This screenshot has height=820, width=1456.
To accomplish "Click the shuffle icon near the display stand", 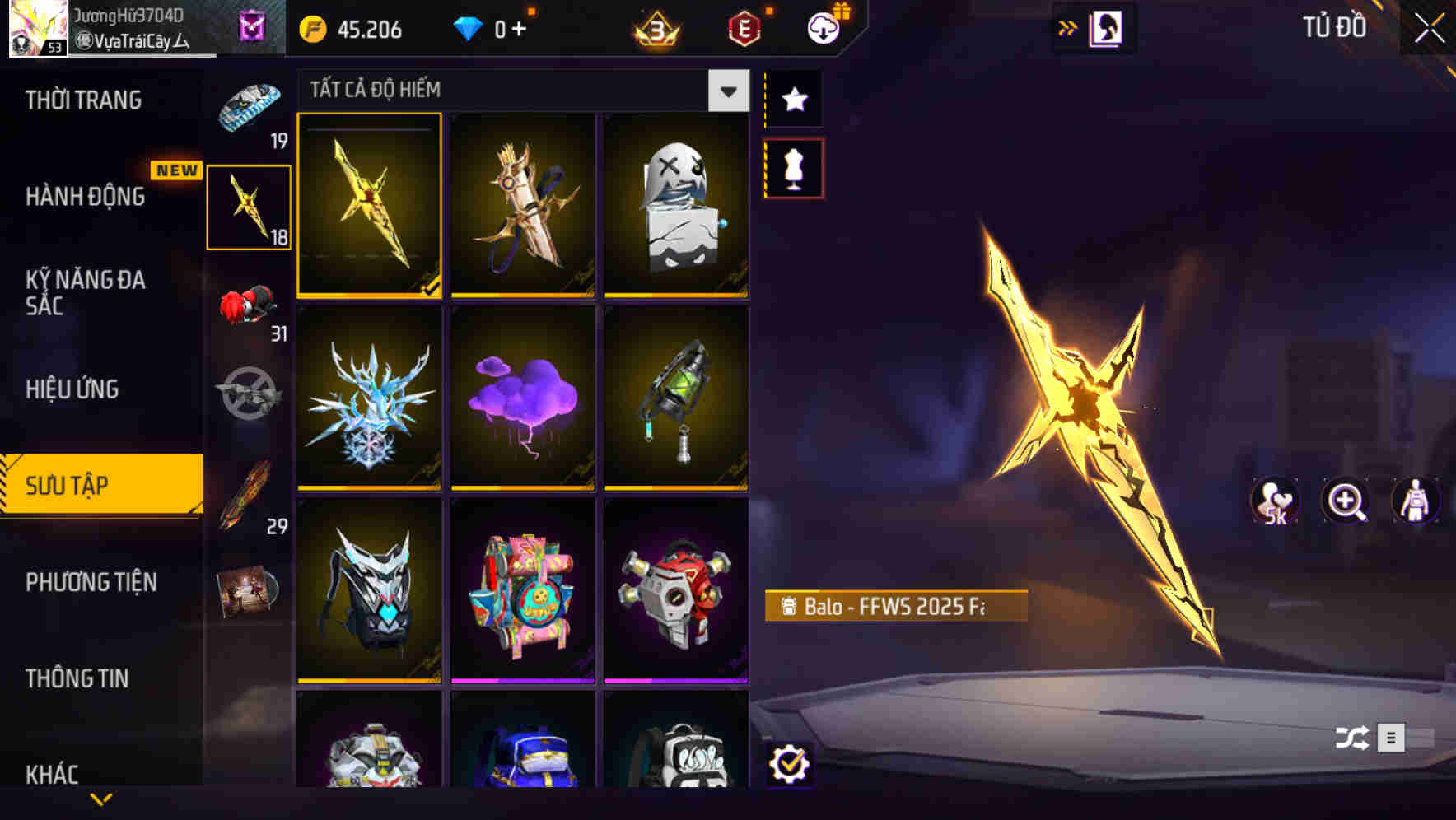I will coord(1349,738).
